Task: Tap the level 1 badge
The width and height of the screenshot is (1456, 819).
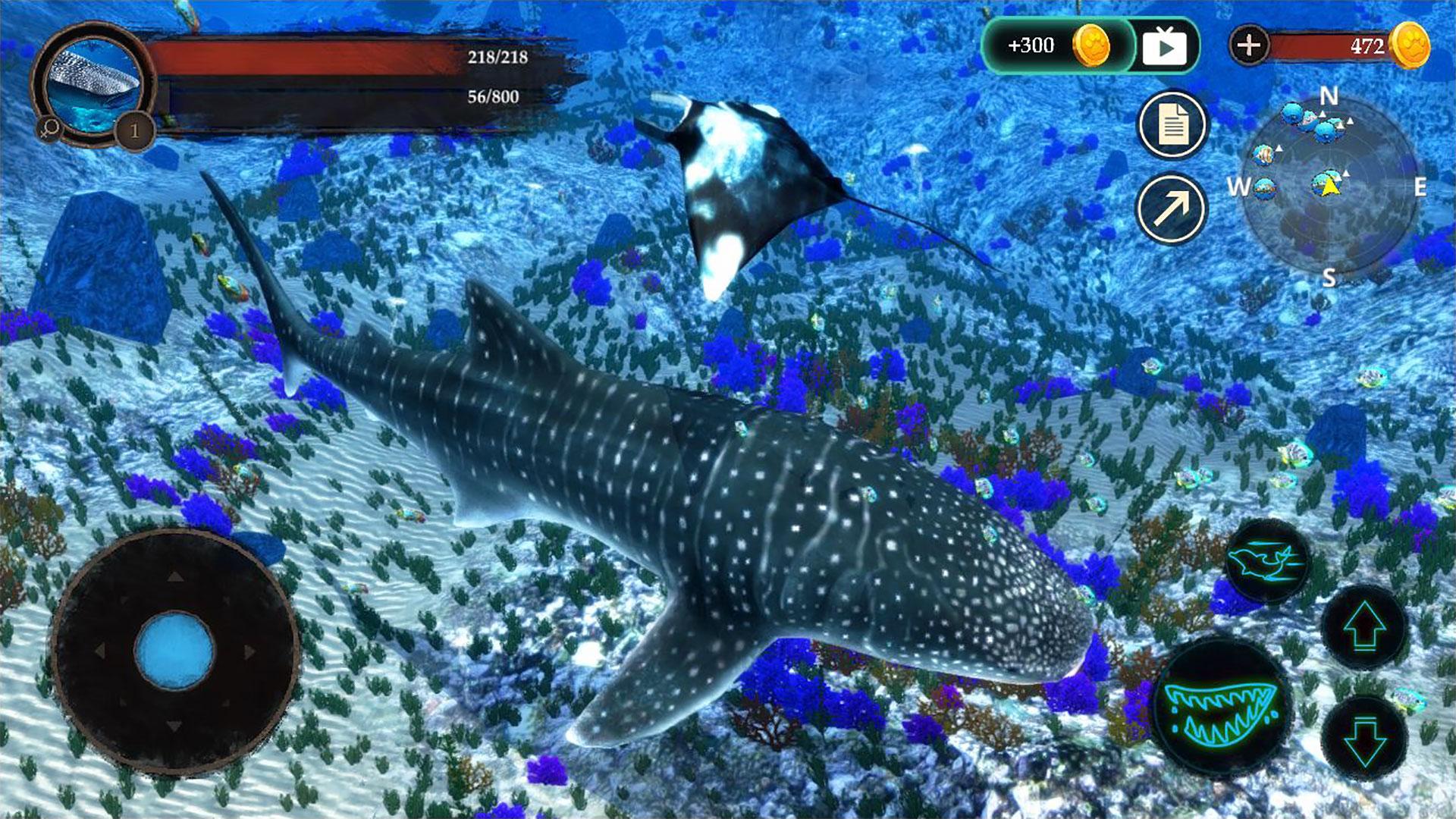Action: pos(133,130)
